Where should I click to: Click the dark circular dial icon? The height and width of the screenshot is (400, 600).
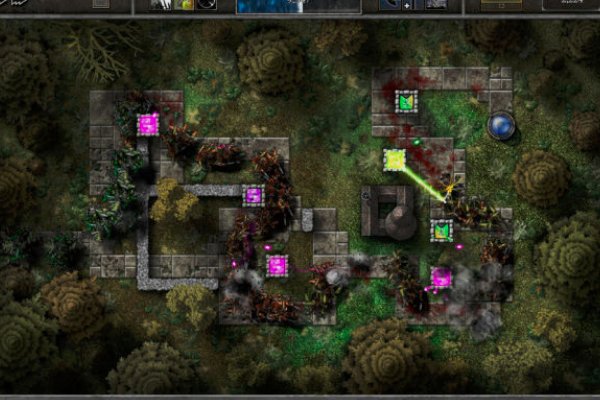(207, 5)
